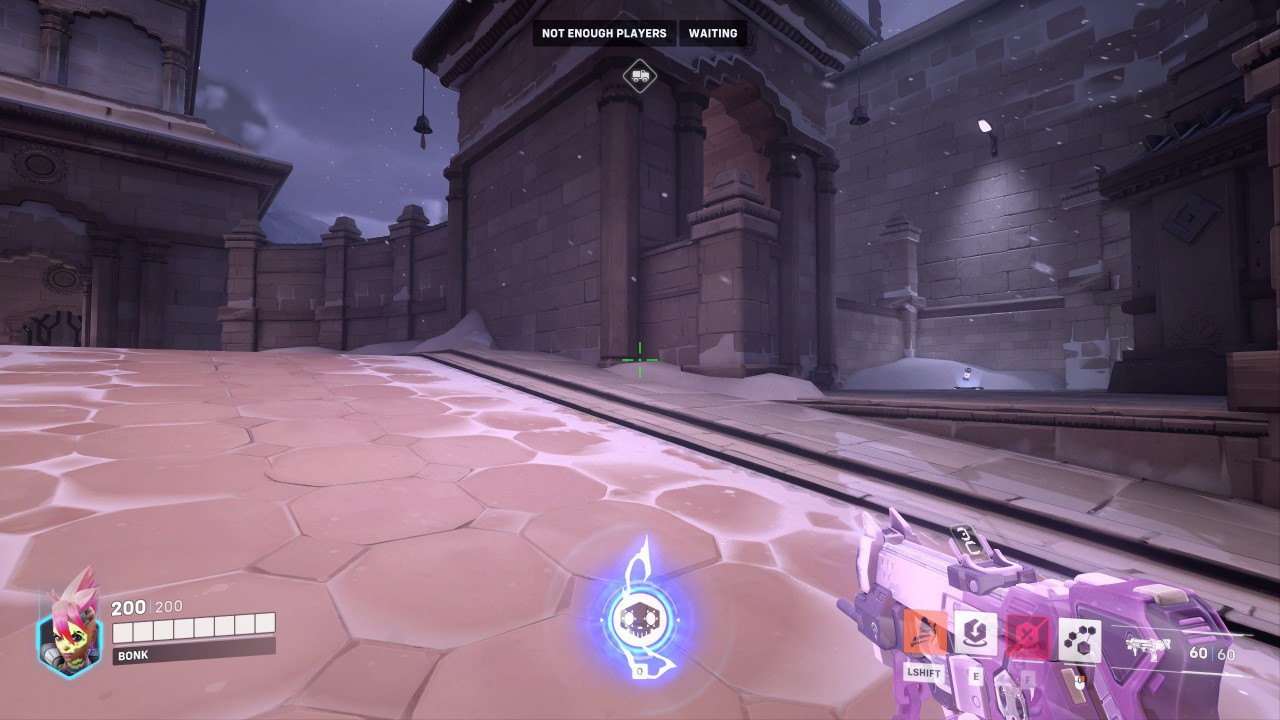
Task: Select the Translocator ability icon above LSHIFT
Action: click(924, 633)
